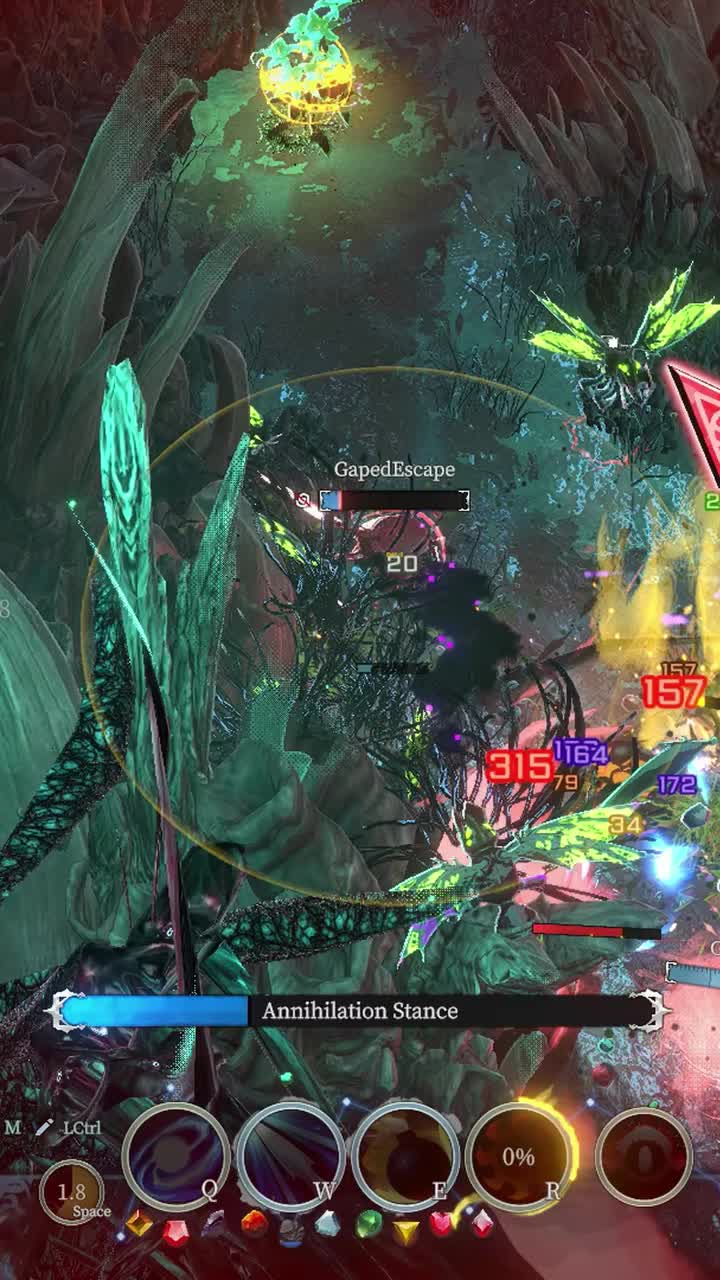This screenshot has width=720, height=1280.
Task: Click the red eye ability icon
Action: [644, 1156]
